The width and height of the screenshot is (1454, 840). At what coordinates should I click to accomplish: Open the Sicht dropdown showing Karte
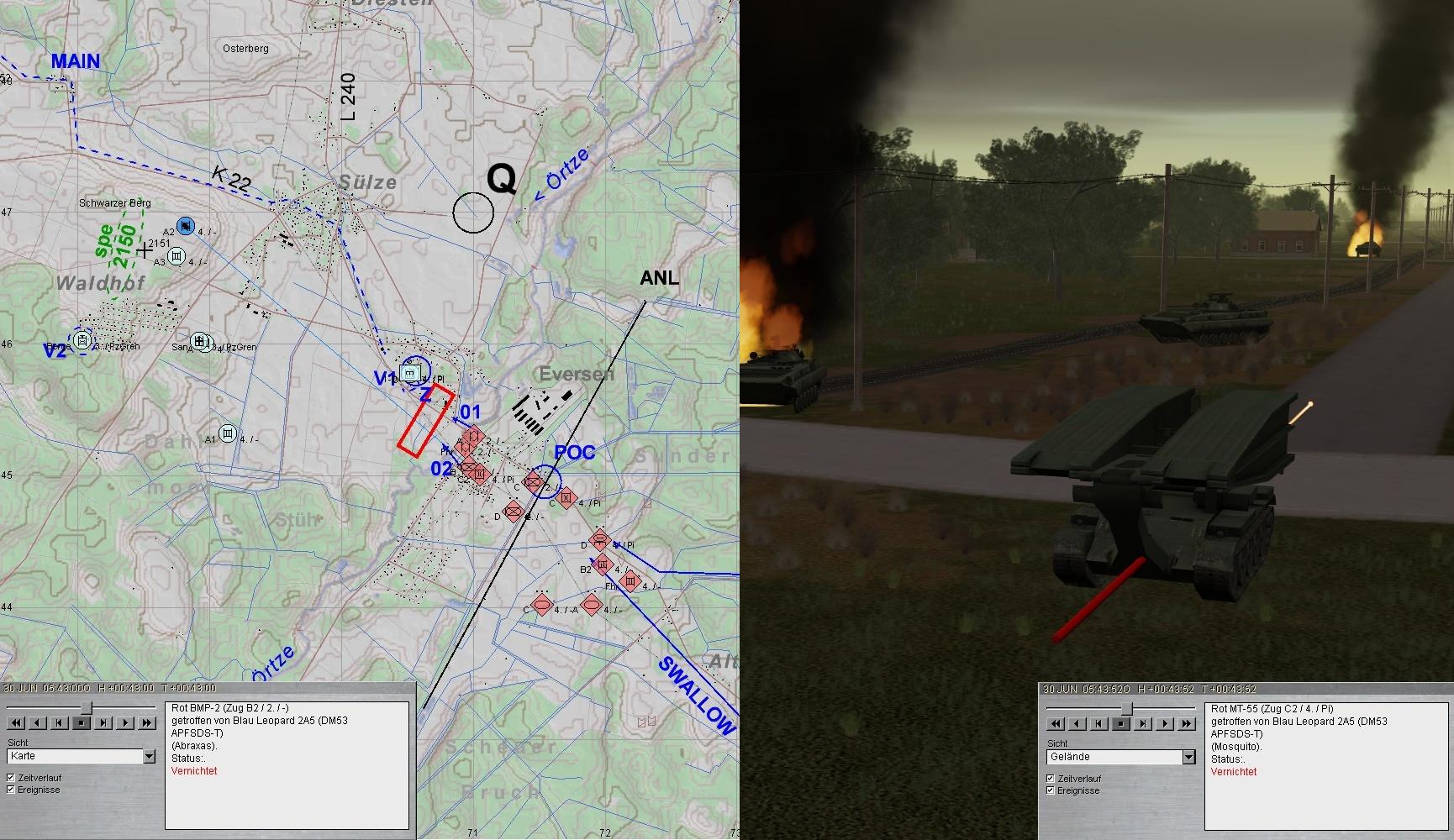pyautogui.click(x=149, y=757)
